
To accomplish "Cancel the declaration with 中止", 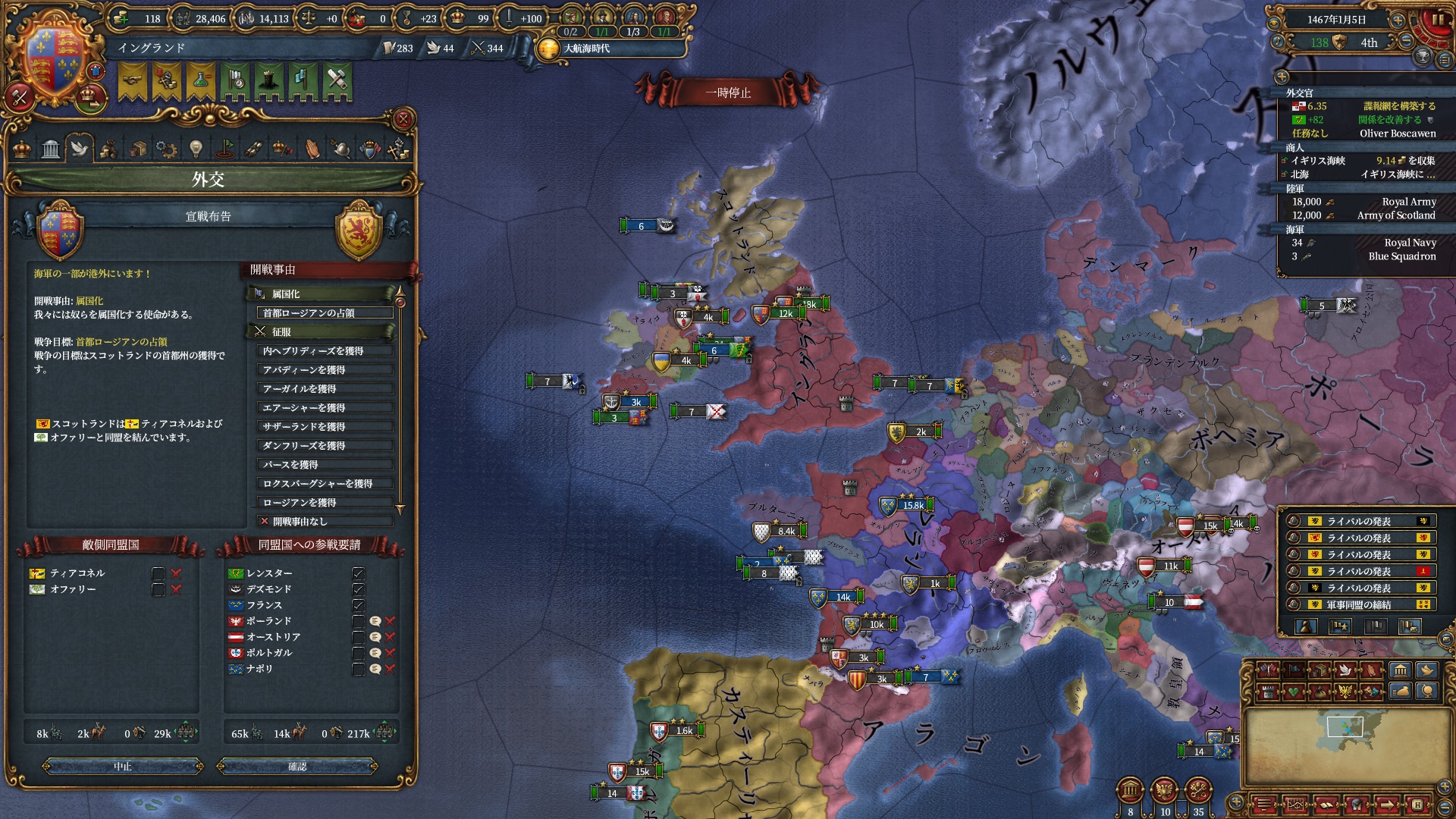I will (x=123, y=767).
